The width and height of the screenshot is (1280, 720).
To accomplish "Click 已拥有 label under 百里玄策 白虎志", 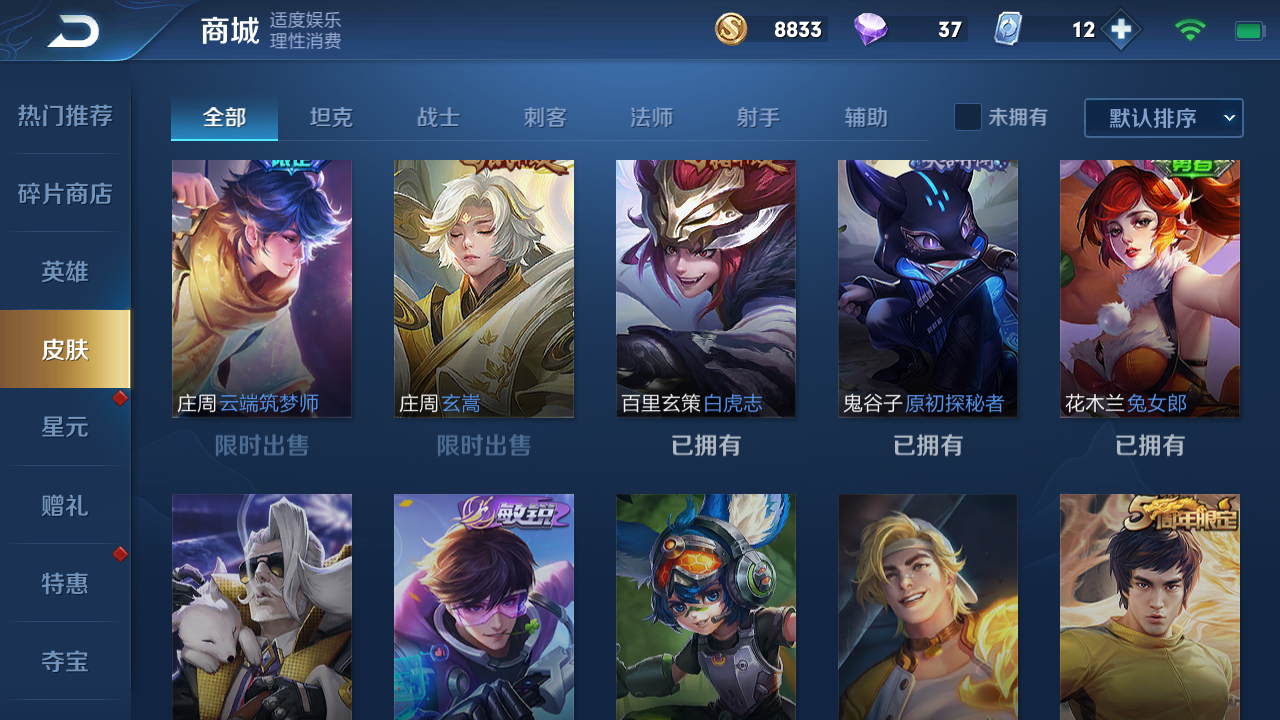I will pyautogui.click(x=706, y=446).
